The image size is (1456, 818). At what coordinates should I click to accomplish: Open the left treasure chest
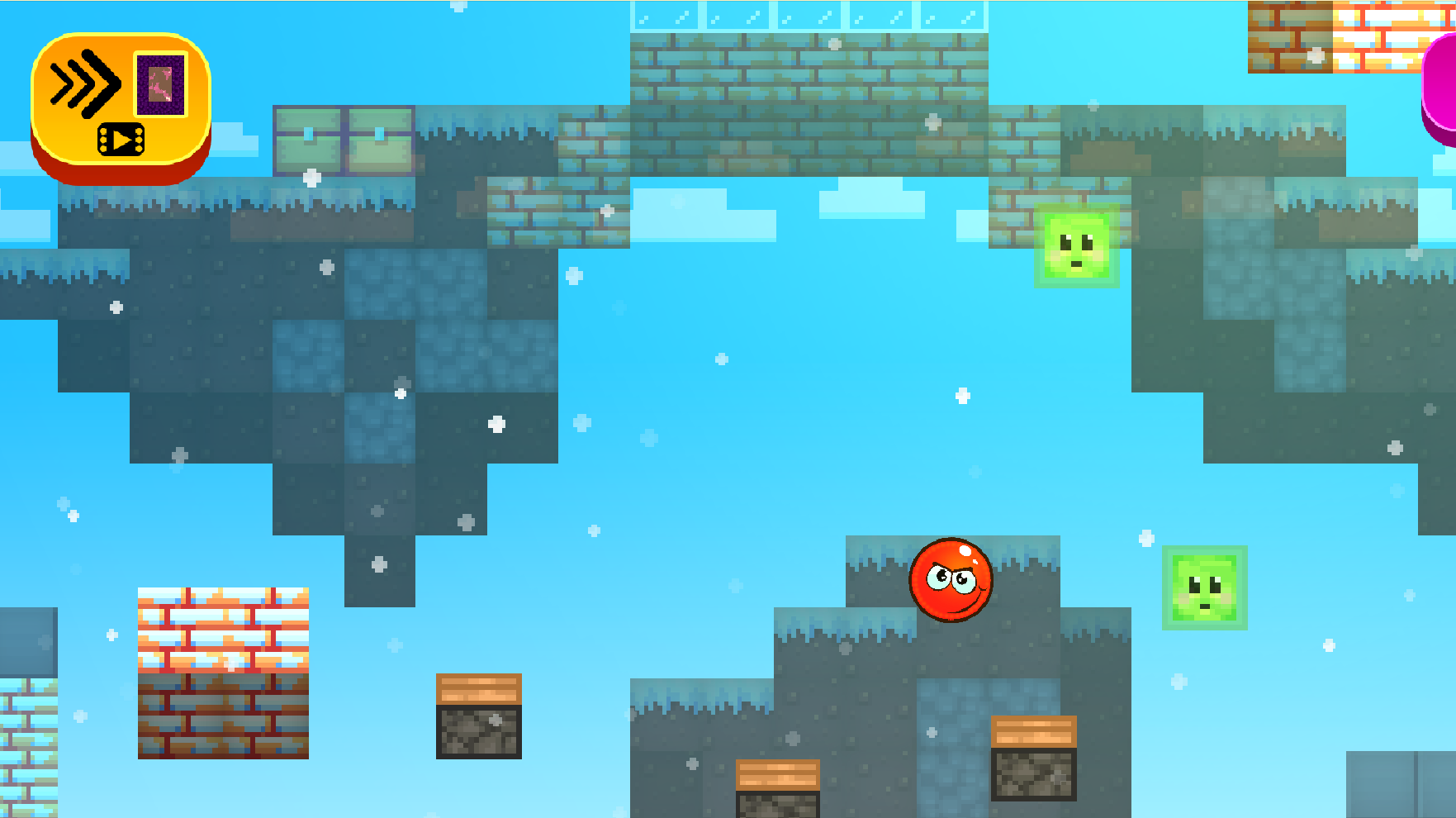click(x=309, y=139)
